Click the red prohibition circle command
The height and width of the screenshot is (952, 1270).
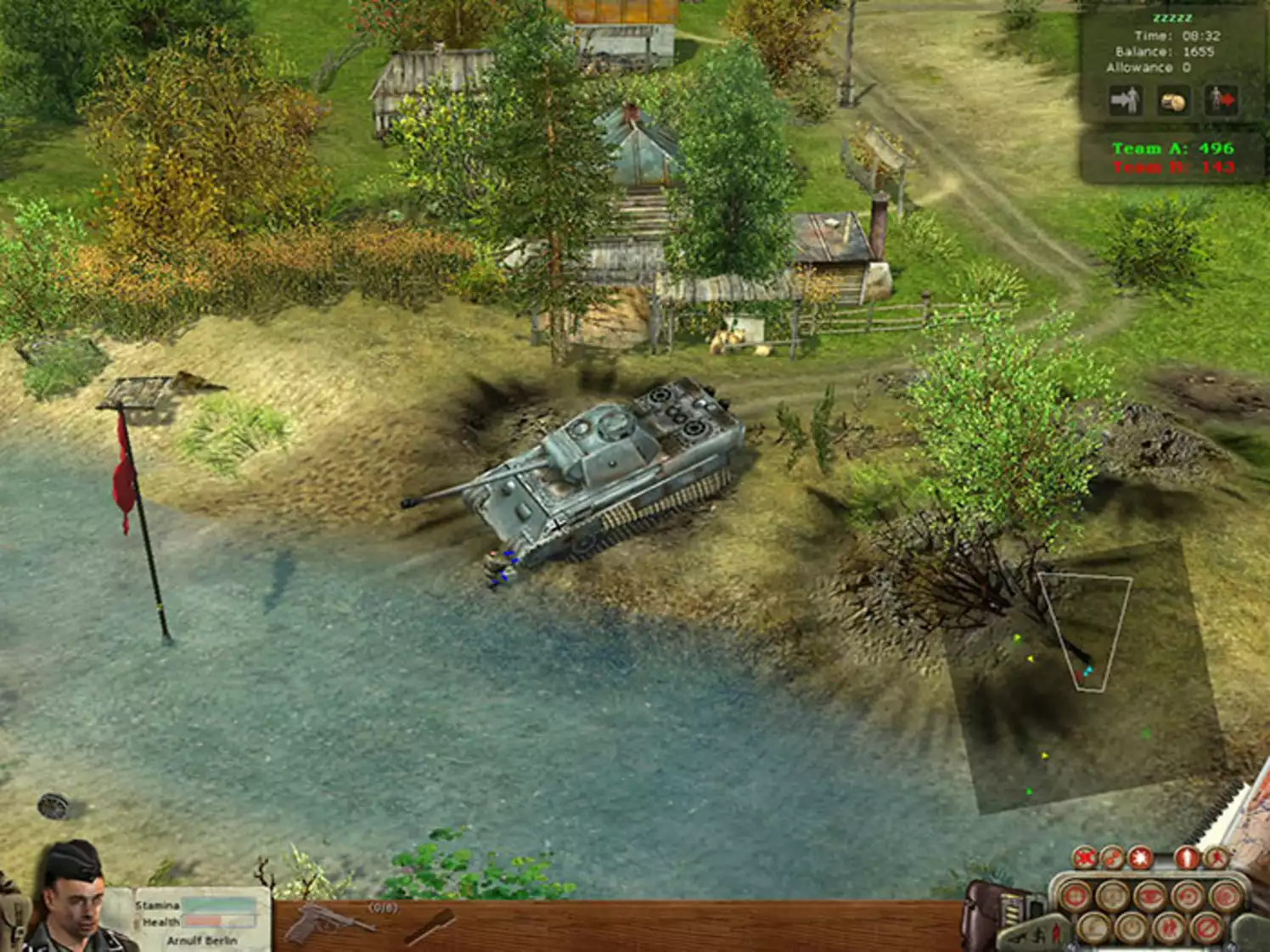pos(1207,929)
